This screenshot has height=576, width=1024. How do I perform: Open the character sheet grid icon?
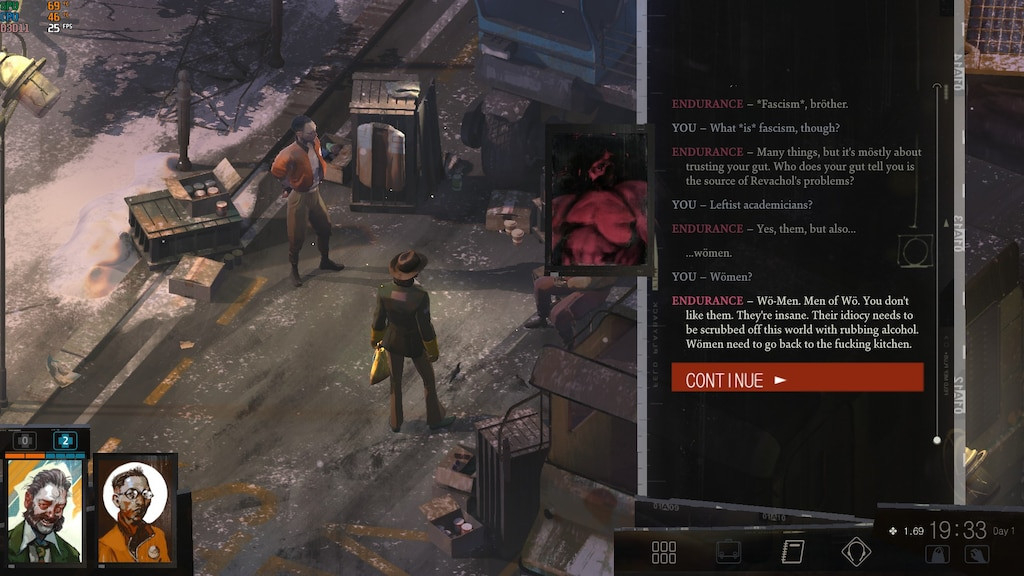point(664,552)
